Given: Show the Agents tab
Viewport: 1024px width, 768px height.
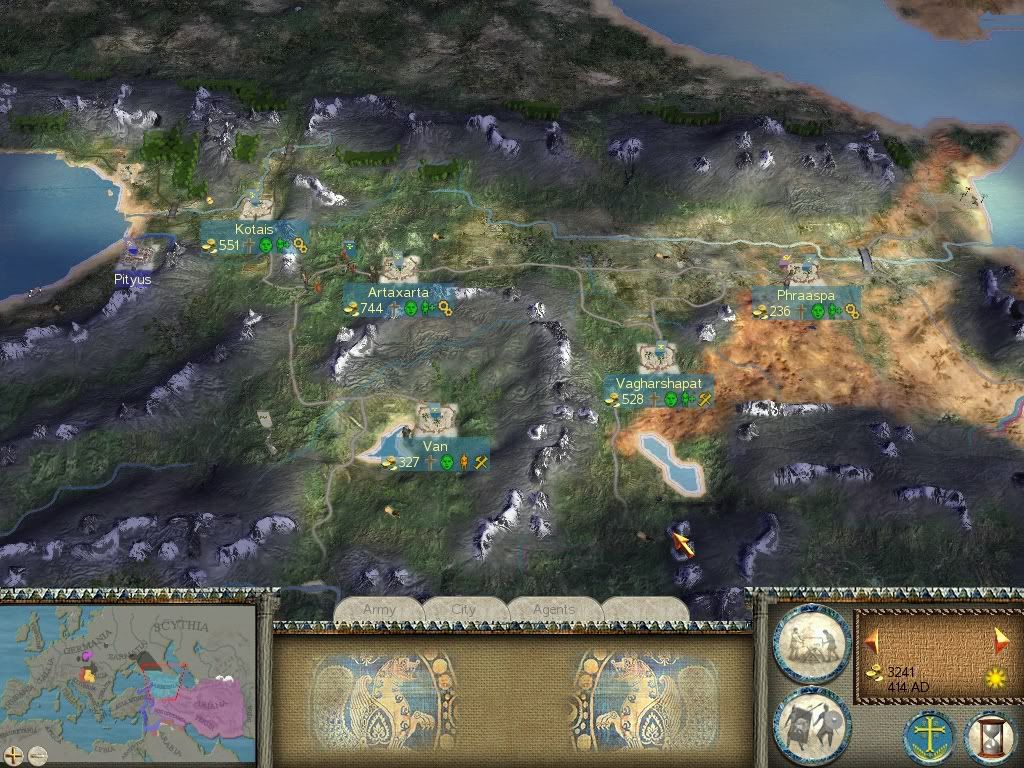Looking at the screenshot, I should 554,609.
